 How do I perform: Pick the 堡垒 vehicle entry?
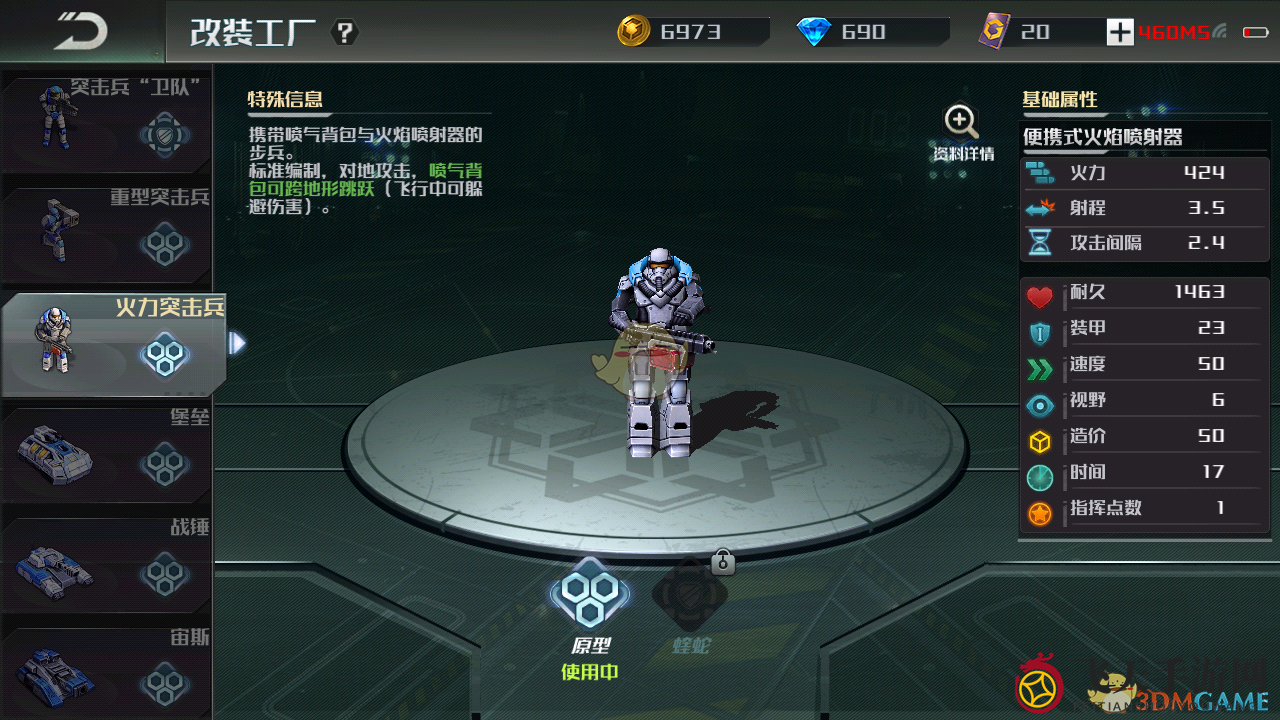106,455
